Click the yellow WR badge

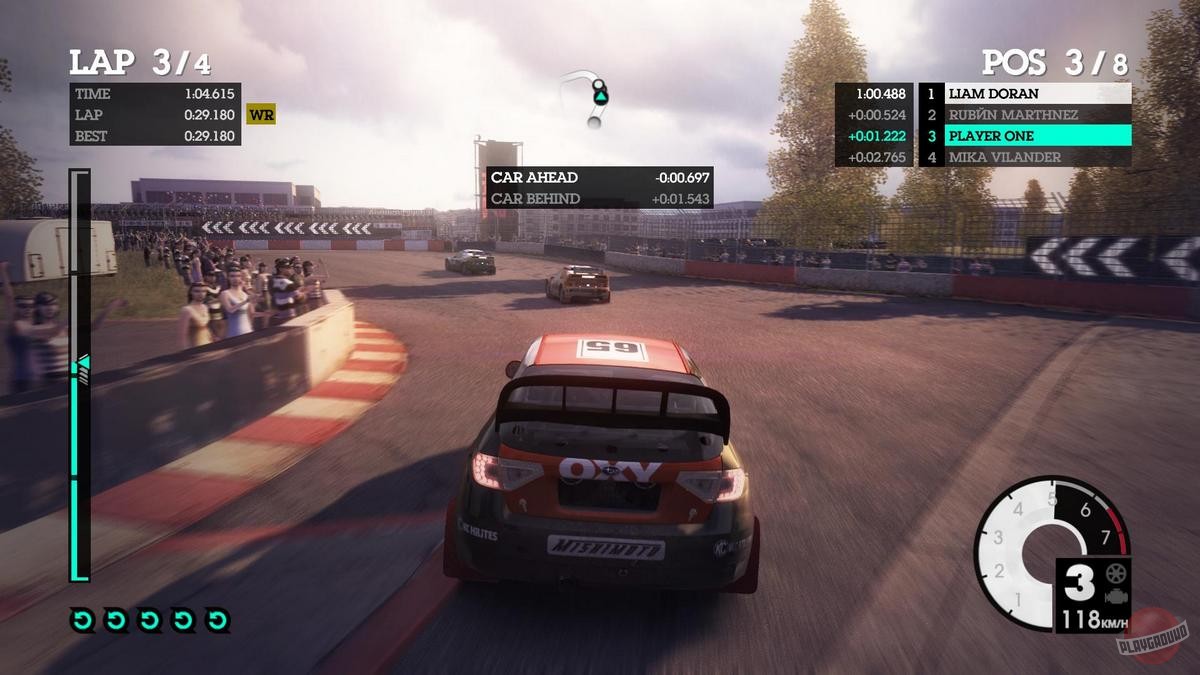click(261, 115)
